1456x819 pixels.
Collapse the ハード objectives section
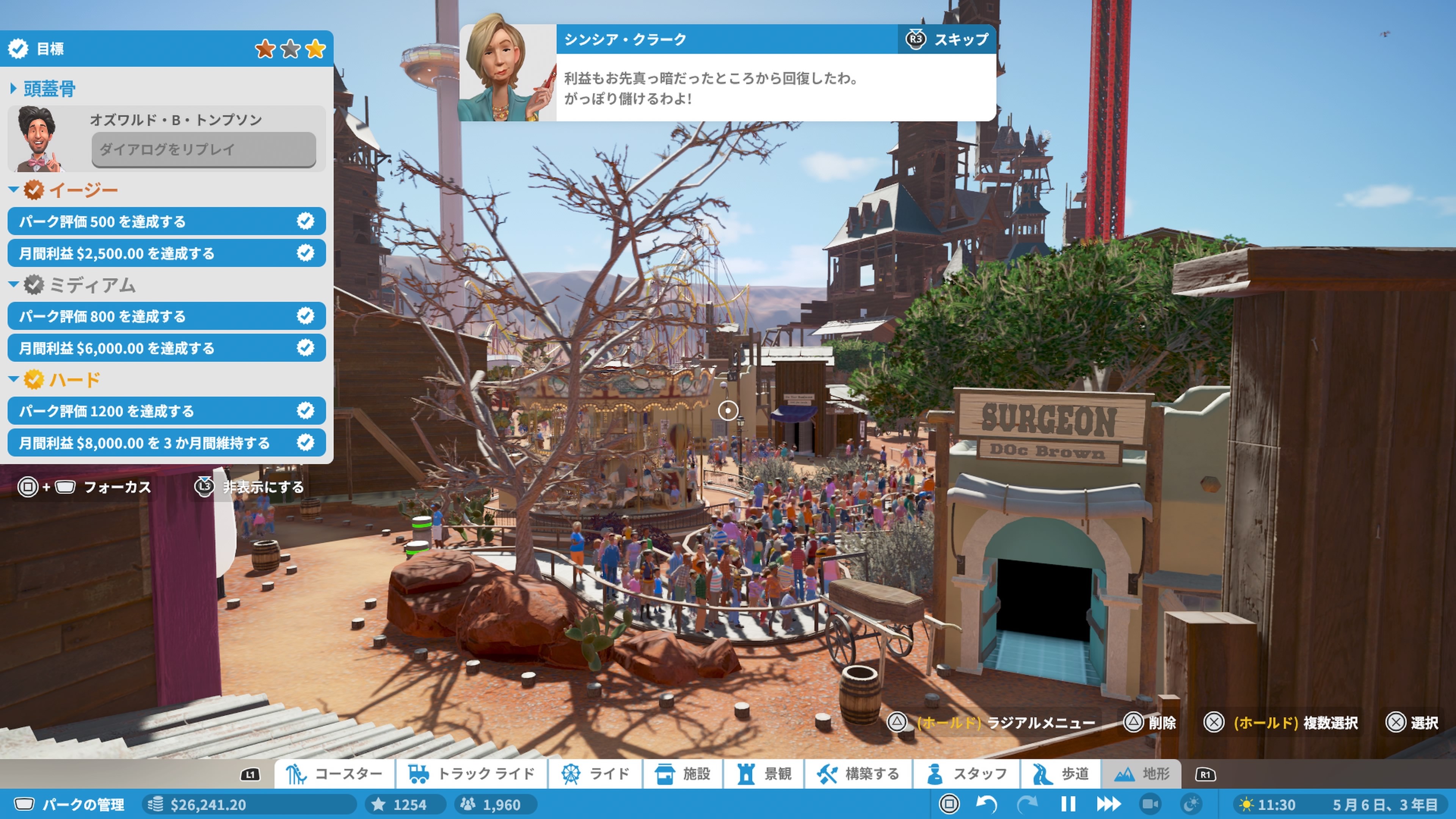point(15,379)
